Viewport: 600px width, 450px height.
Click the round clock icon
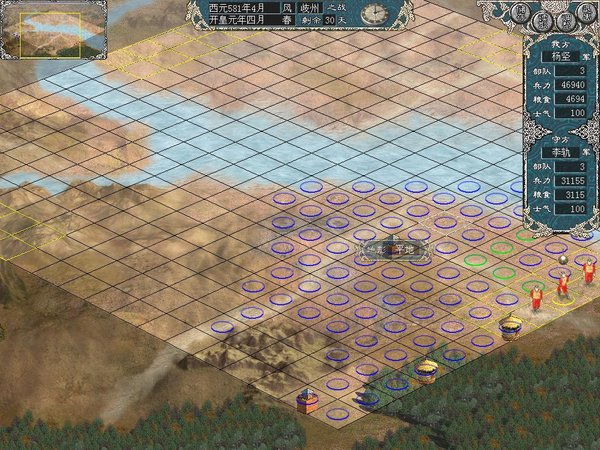pyautogui.click(x=372, y=13)
